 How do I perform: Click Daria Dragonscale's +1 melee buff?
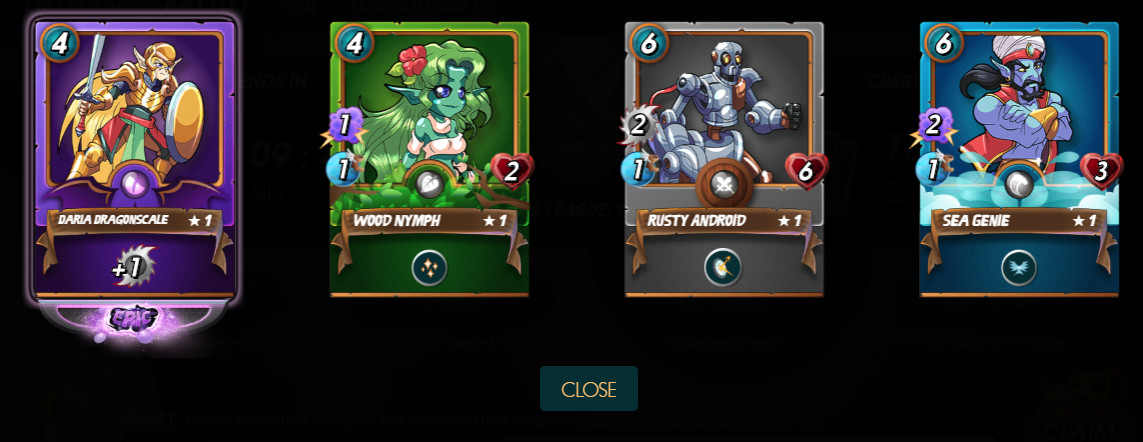coord(133,267)
